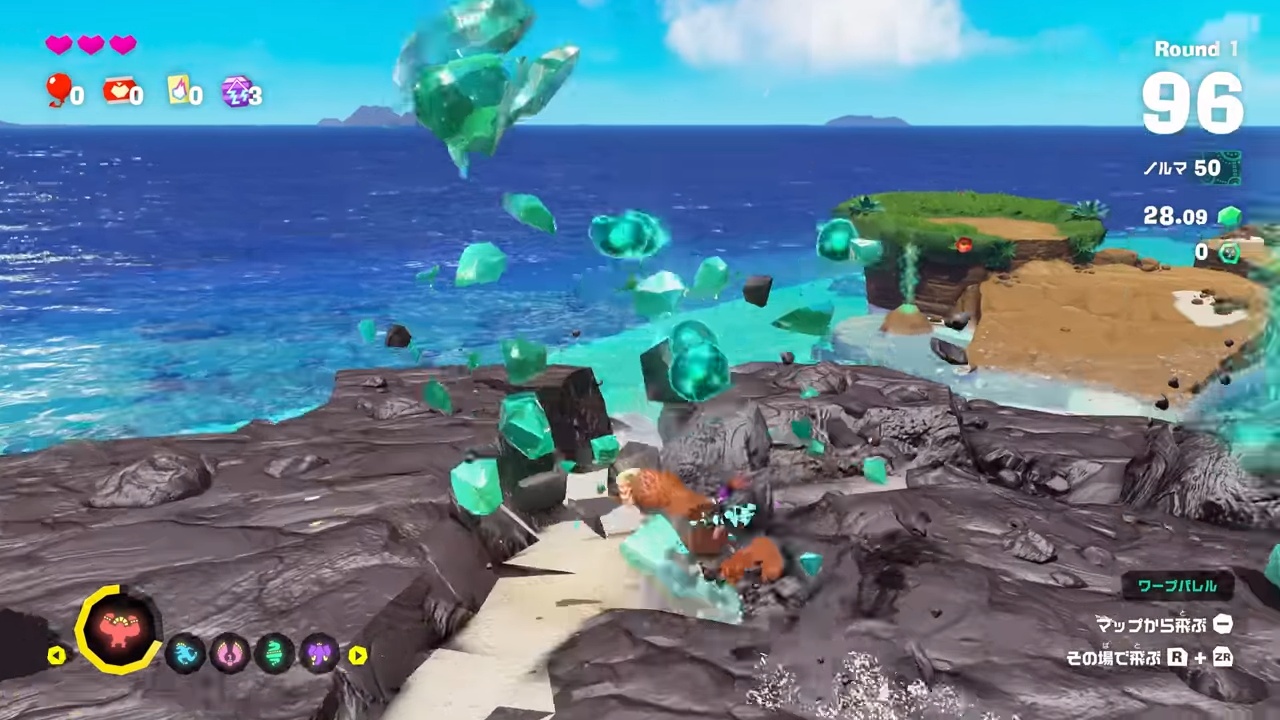Image resolution: width=1280 pixels, height=720 pixels.
Task: Click the yellow left arrow on Bananza selector
Action: (57, 655)
